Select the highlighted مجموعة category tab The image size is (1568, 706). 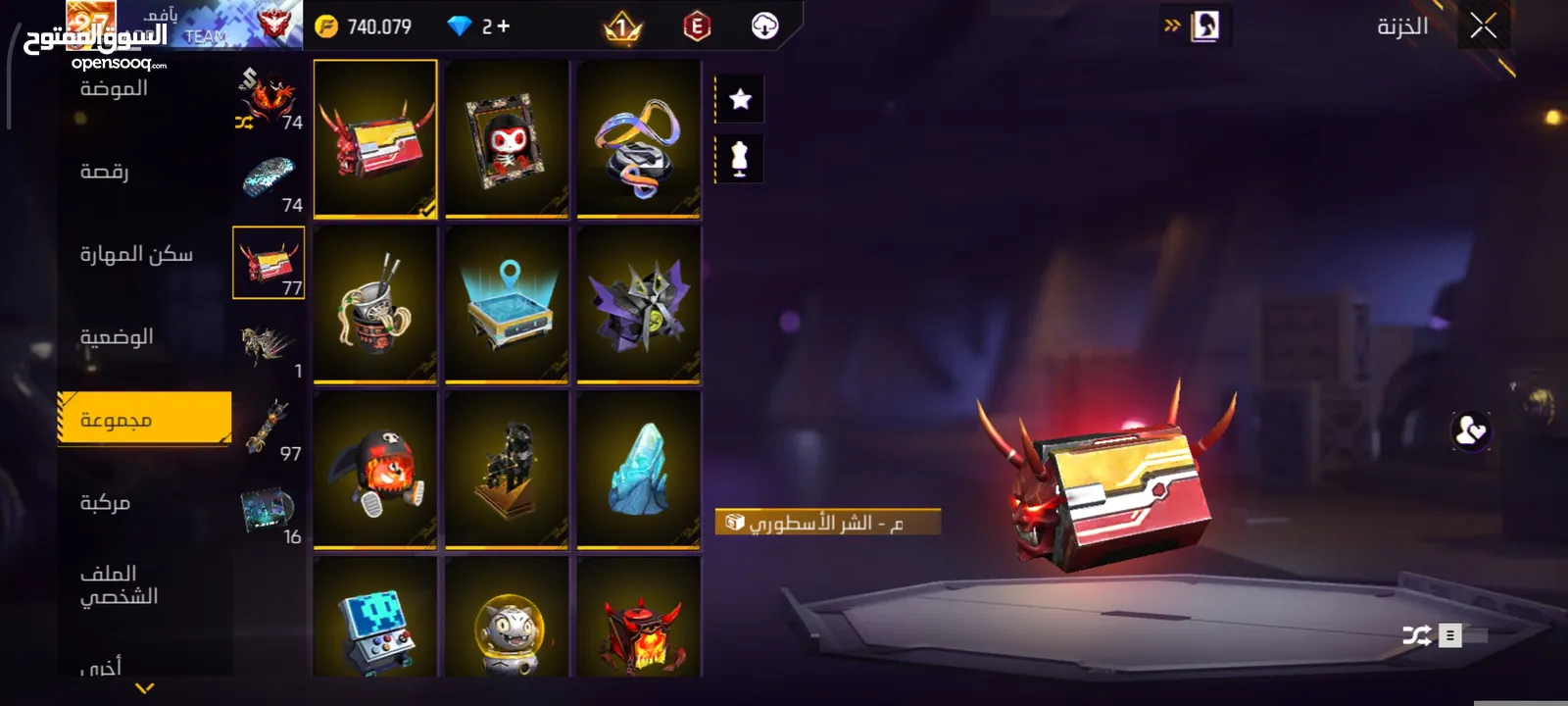[144, 420]
